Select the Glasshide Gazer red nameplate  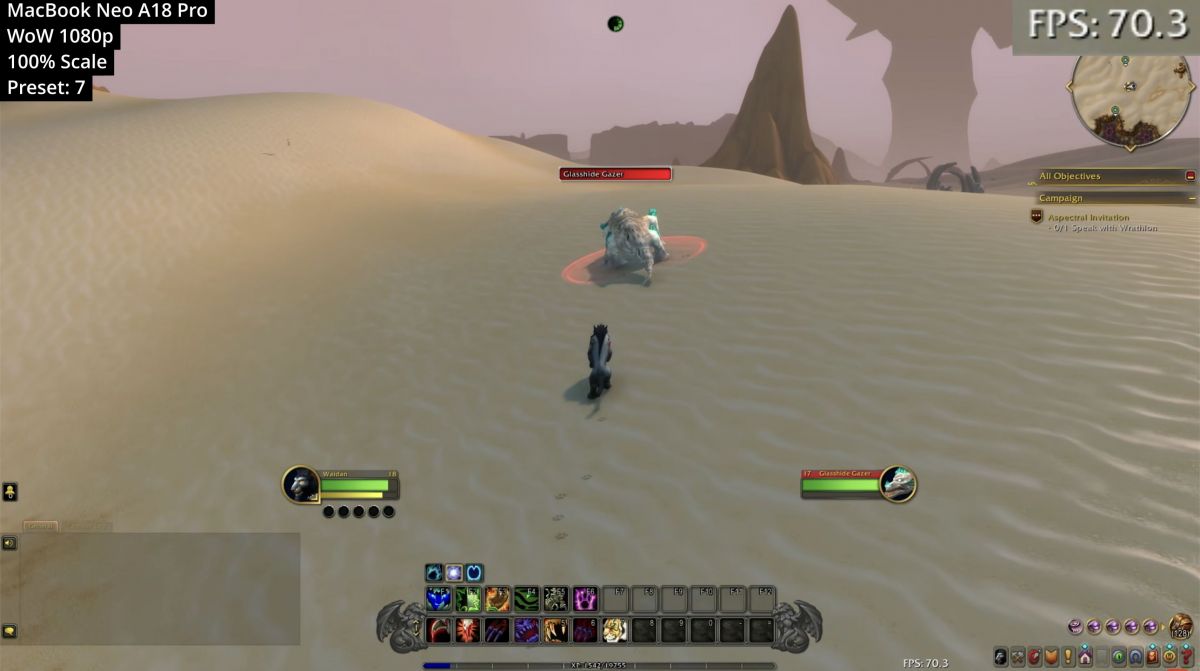615,174
